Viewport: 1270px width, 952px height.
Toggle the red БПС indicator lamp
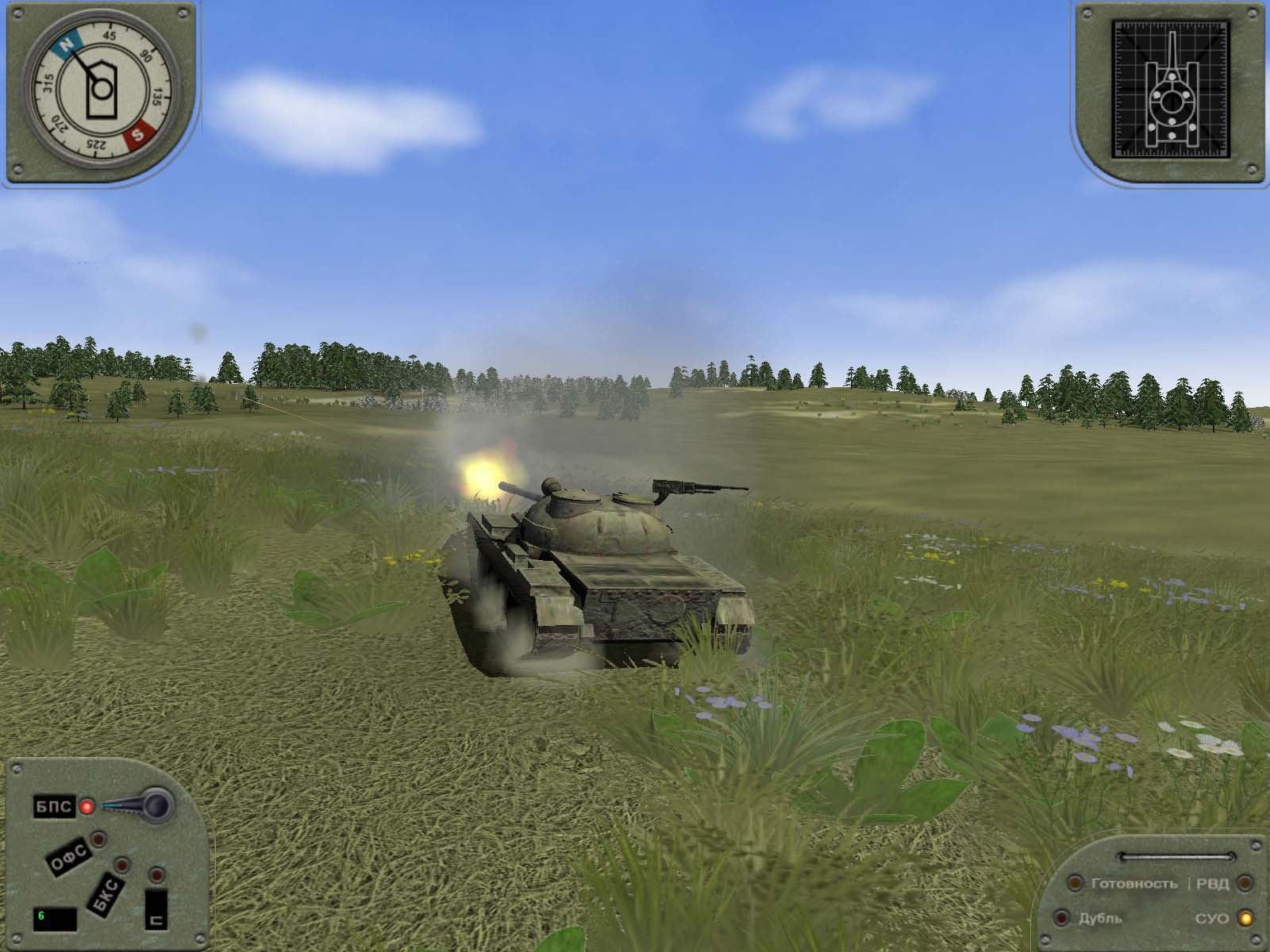pos(86,807)
